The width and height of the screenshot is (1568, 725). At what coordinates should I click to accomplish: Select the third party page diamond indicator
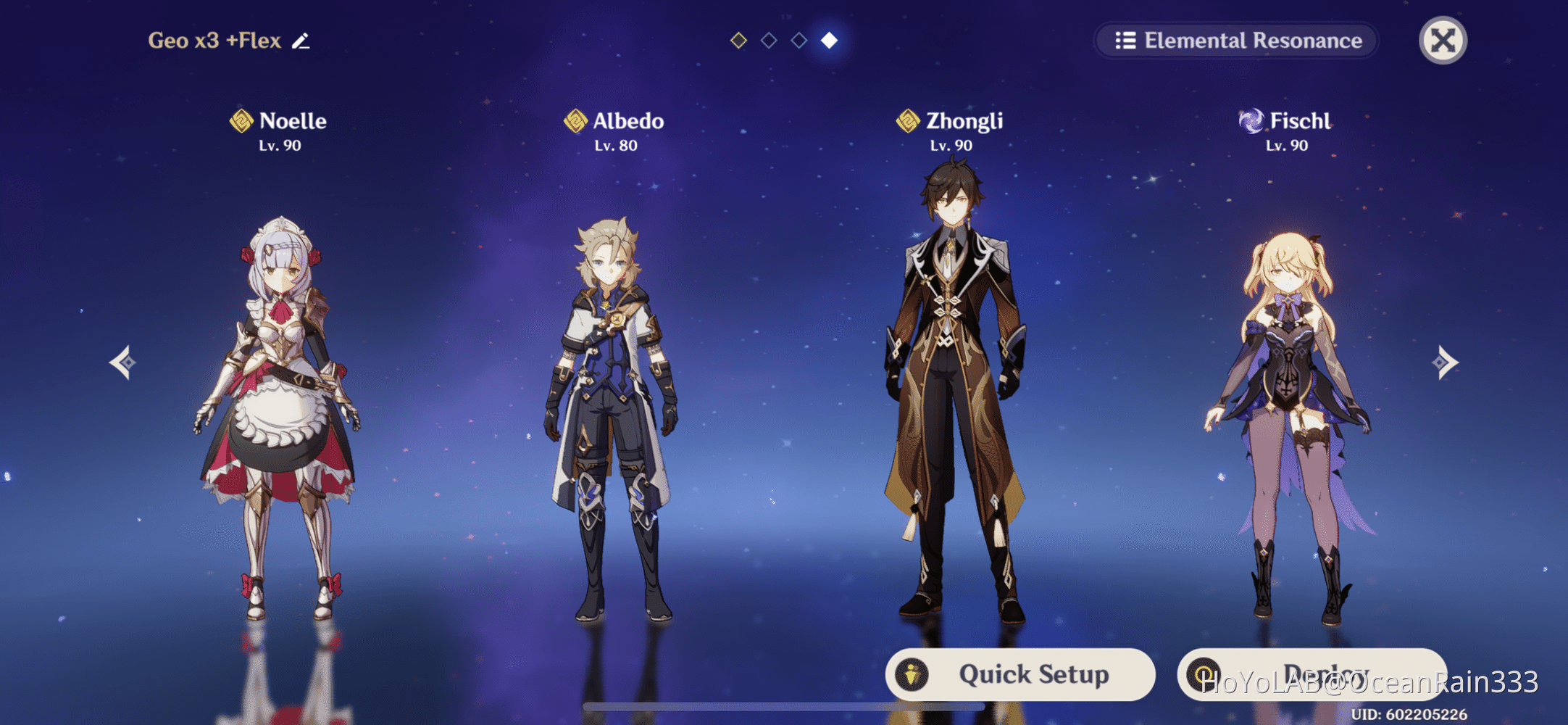(798, 40)
